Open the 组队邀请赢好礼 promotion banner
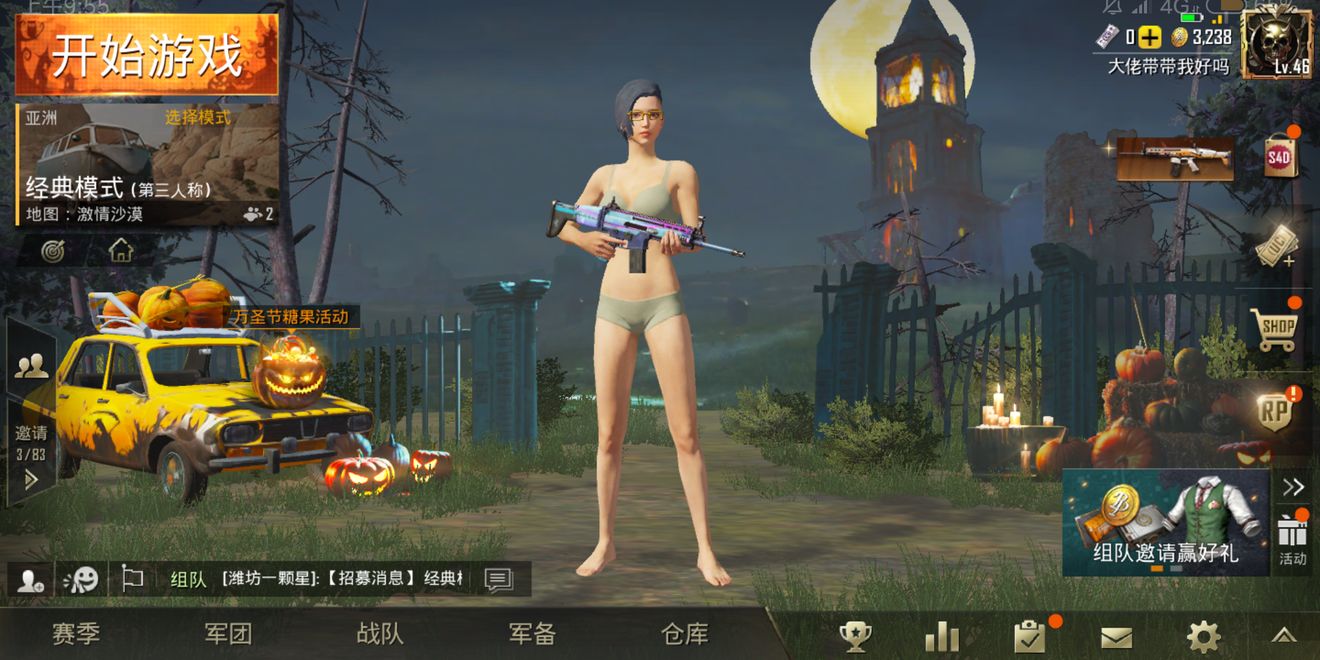The height and width of the screenshot is (660, 1320). [x=1166, y=523]
